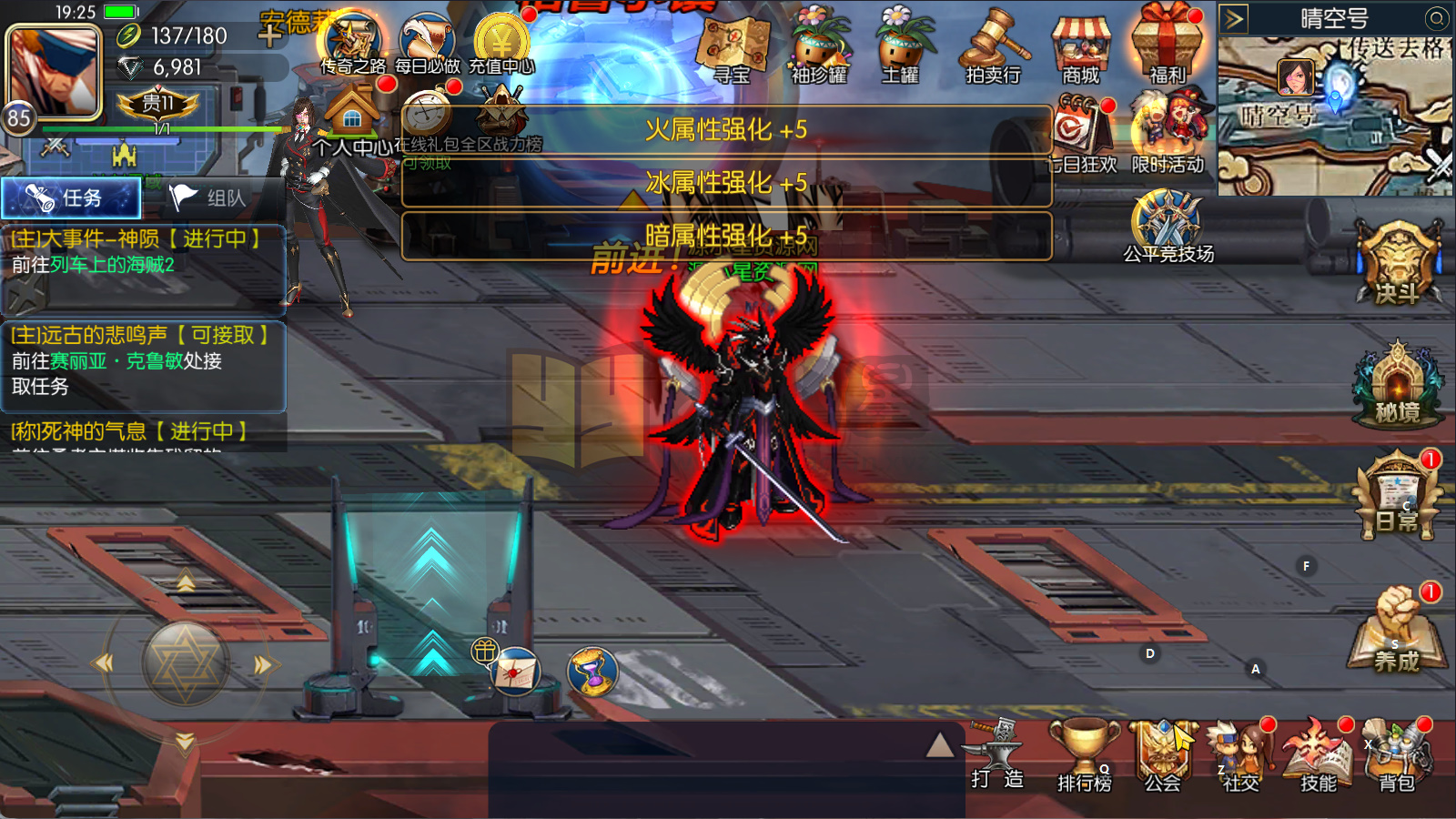This screenshot has width=1456, height=819.
Task: Open the 秘境 dungeon entrance
Action: click(x=1397, y=387)
